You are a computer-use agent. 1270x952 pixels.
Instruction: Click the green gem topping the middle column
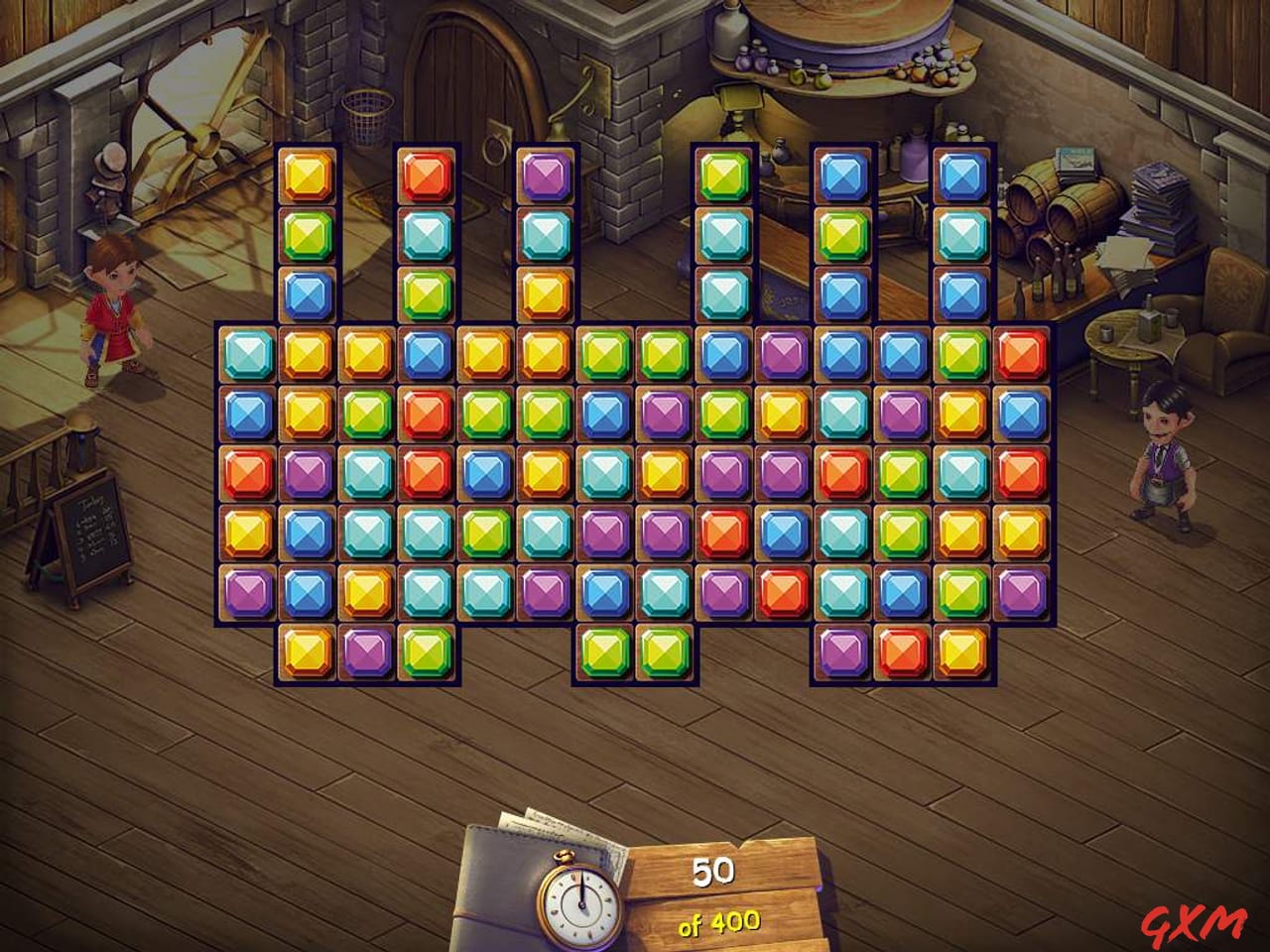(722, 175)
